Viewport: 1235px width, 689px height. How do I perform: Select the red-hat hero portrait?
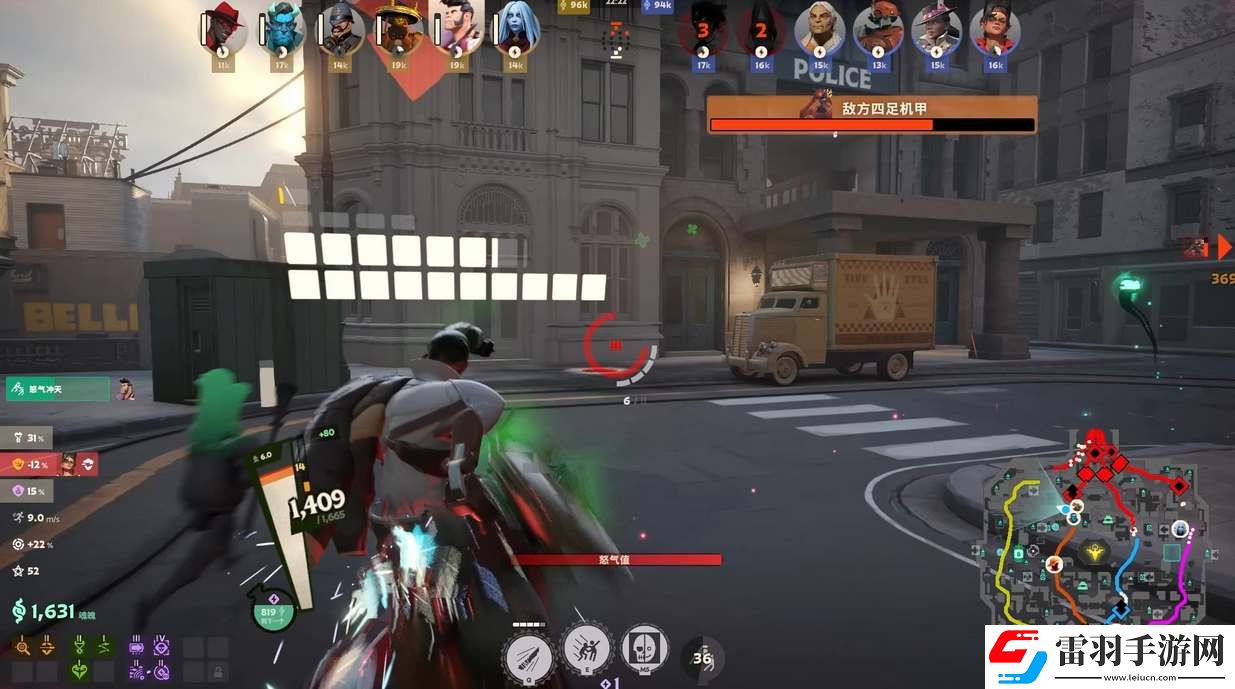pyautogui.click(x=222, y=31)
